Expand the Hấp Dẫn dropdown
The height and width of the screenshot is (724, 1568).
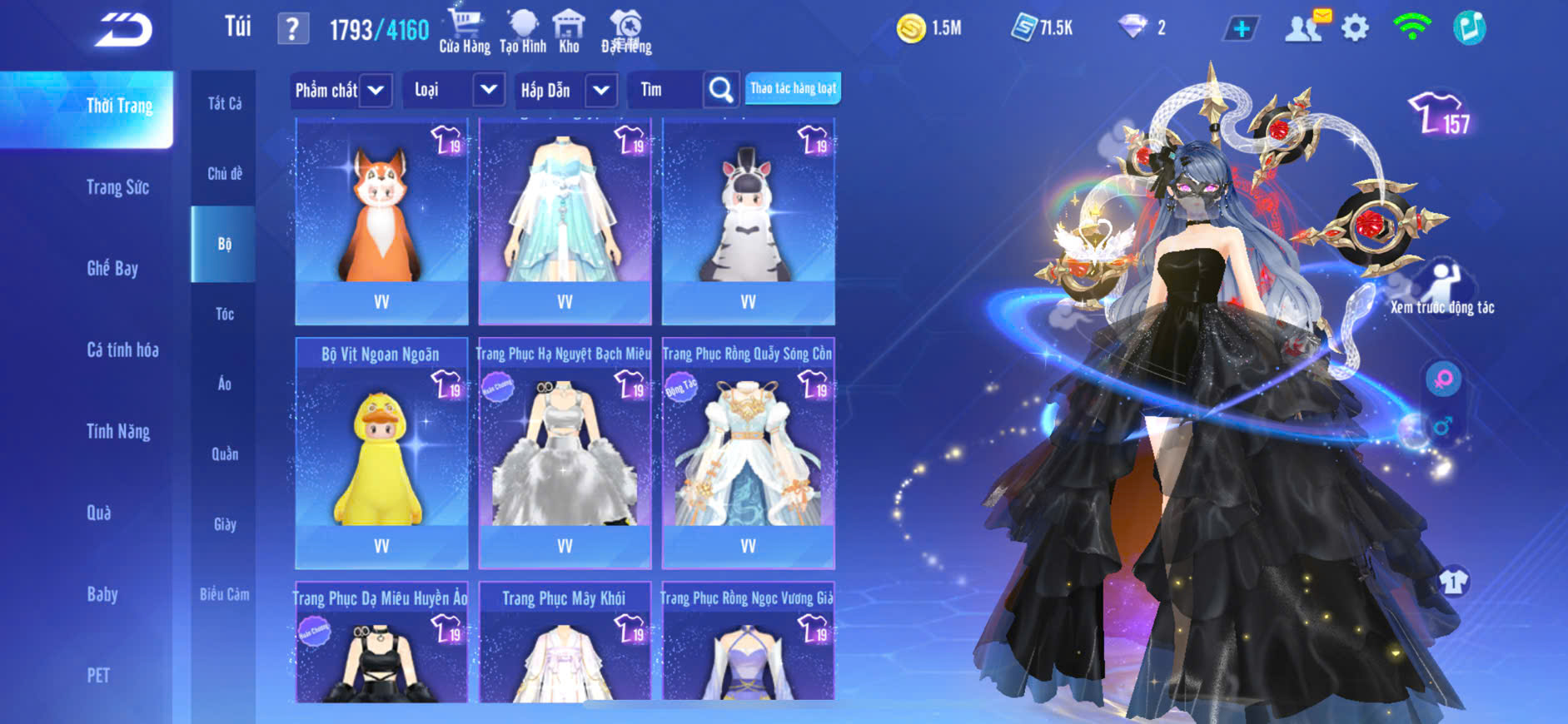click(601, 90)
